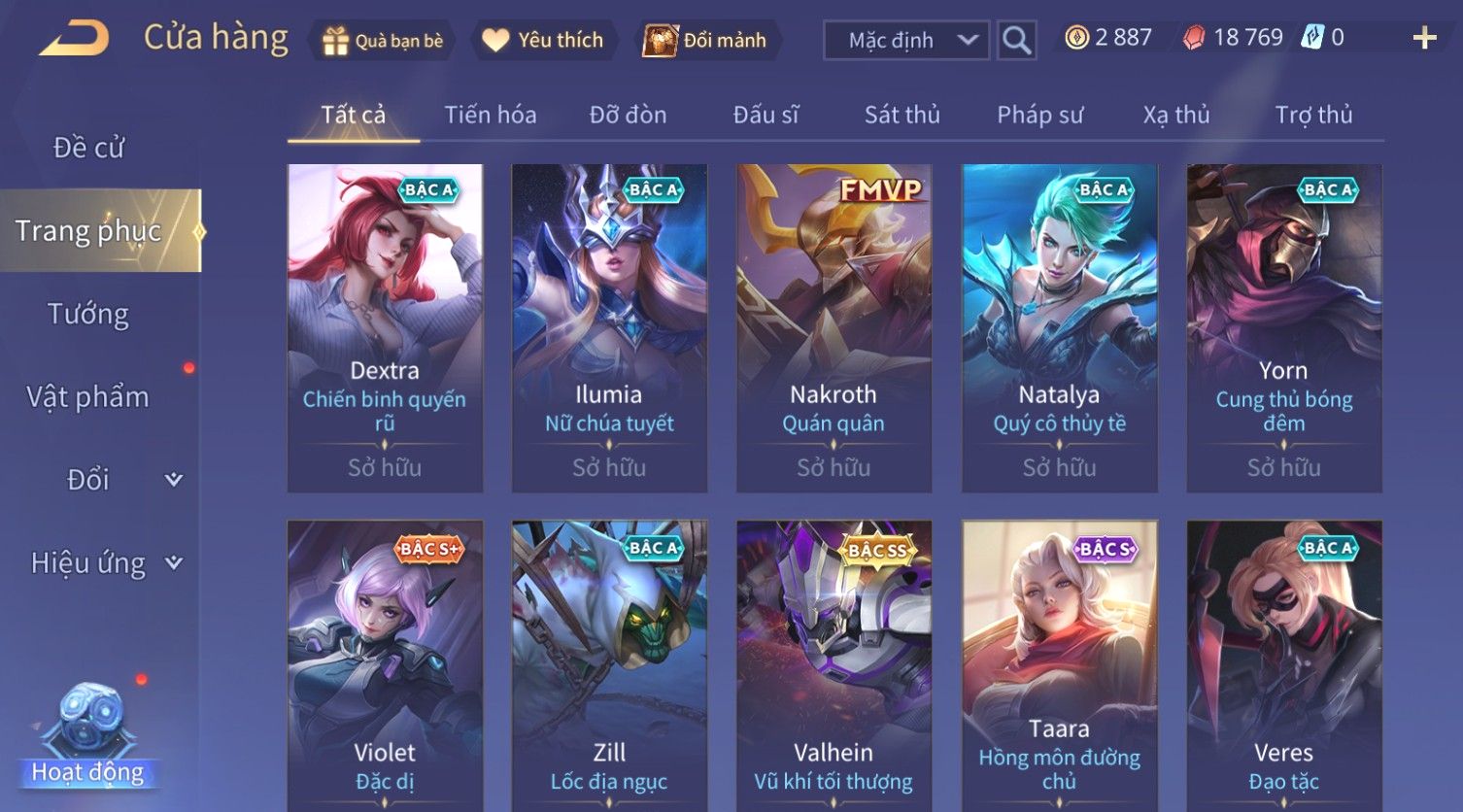Add more currency with plus button
The image size is (1463, 812).
[1424, 39]
